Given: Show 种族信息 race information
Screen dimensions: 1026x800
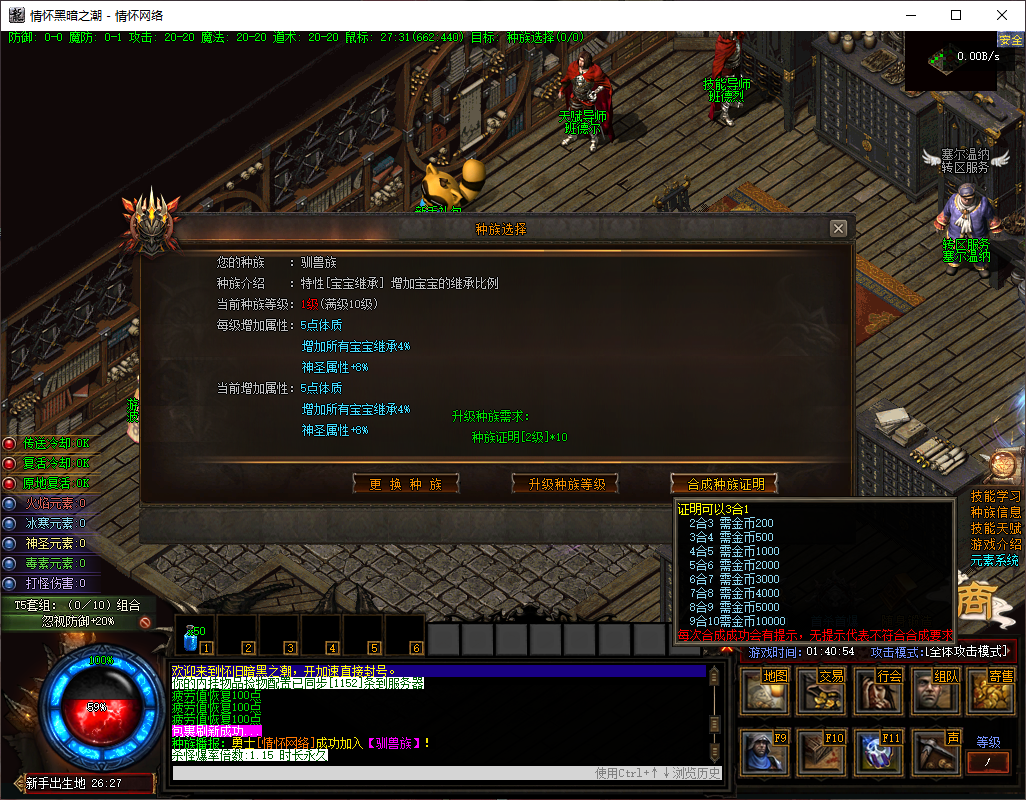Looking at the screenshot, I should click(996, 512).
